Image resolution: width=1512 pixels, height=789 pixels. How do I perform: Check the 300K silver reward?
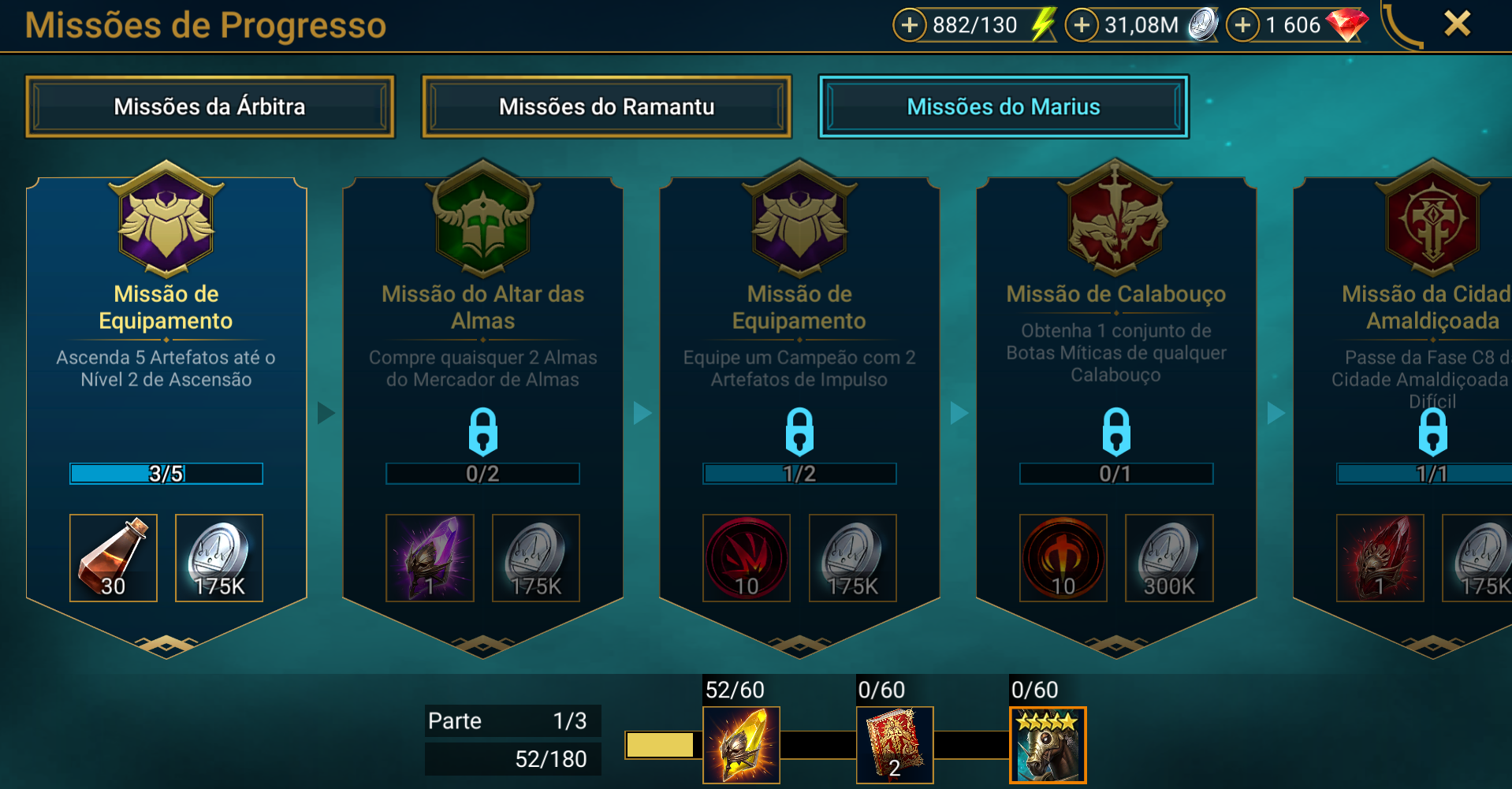(x=1168, y=558)
